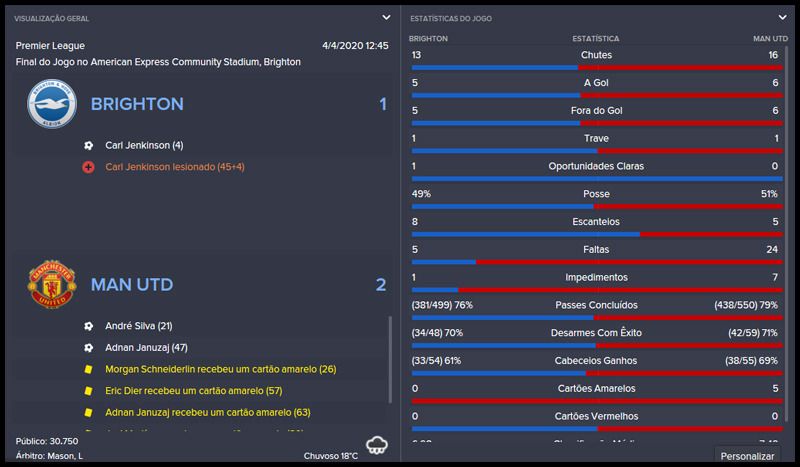Open the Personalizar button

[x=749, y=456]
